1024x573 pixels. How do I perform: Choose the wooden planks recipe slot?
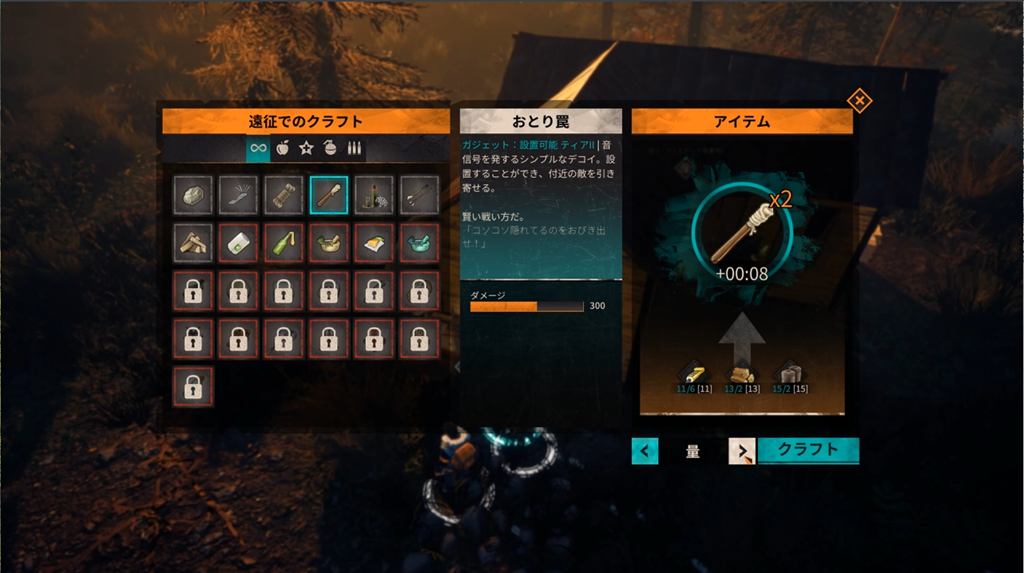(x=192, y=242)
